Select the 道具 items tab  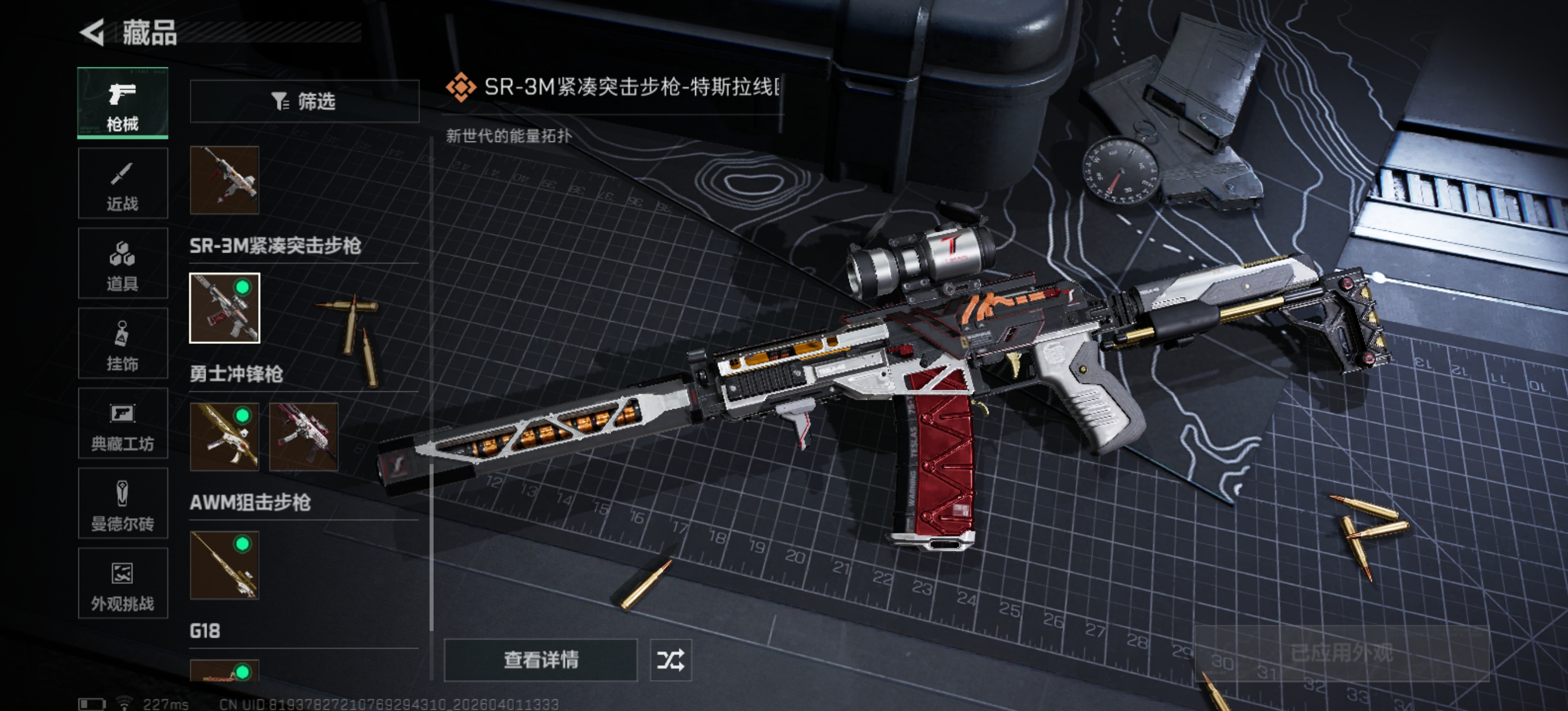click(123, 263)
